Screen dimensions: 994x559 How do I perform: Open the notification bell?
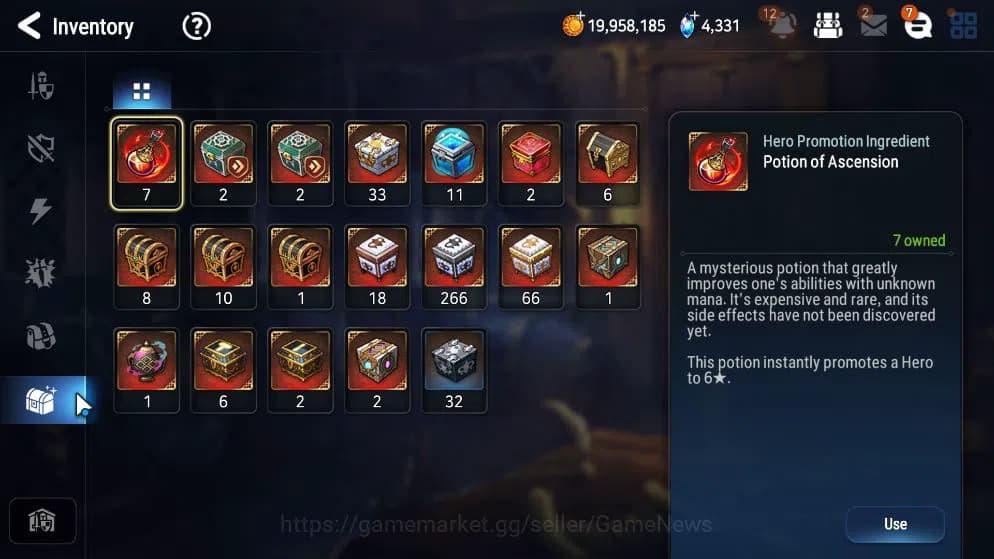tap(782, 25)
